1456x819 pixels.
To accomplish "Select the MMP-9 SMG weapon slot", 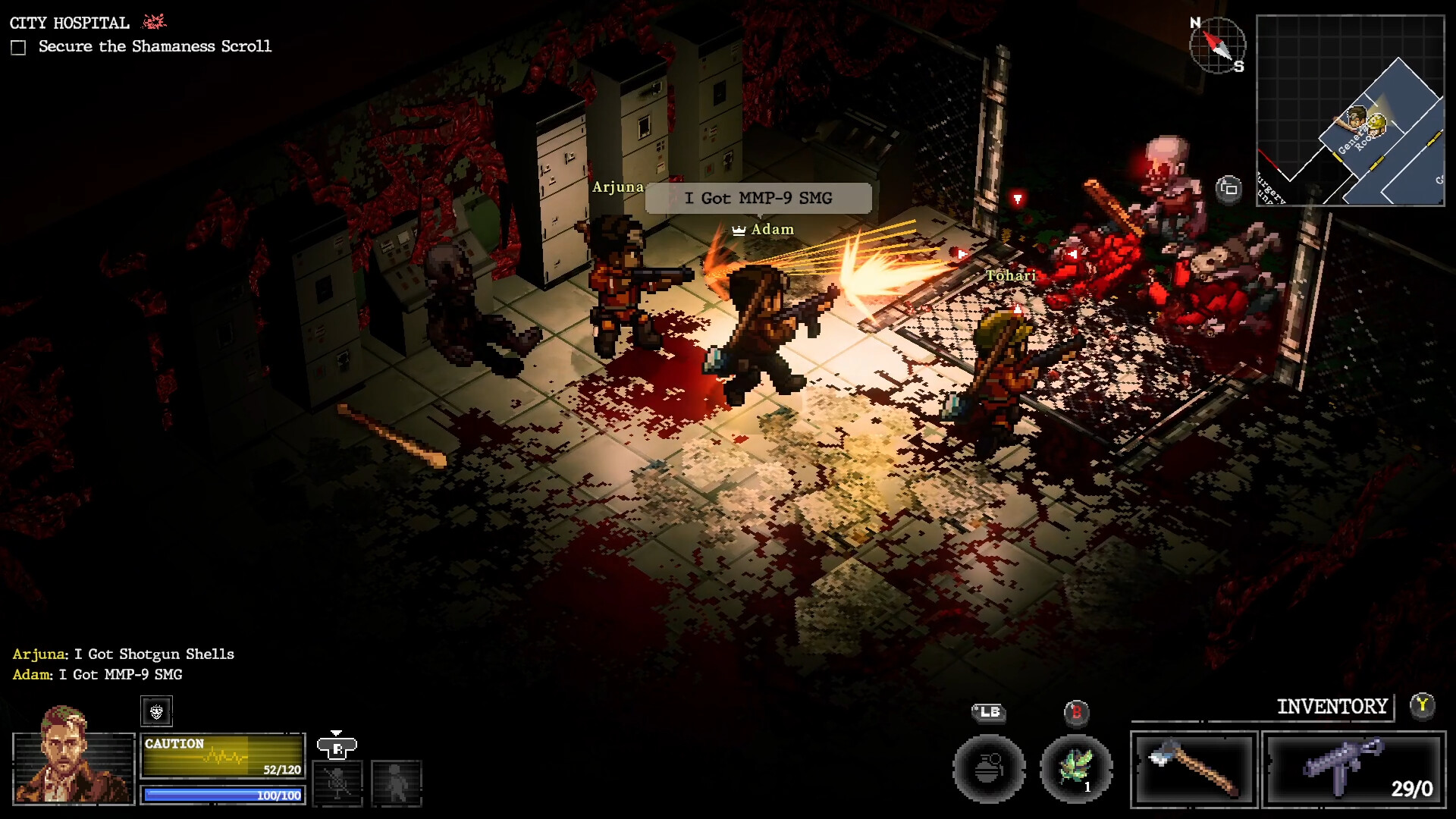I will point(1354,770).
